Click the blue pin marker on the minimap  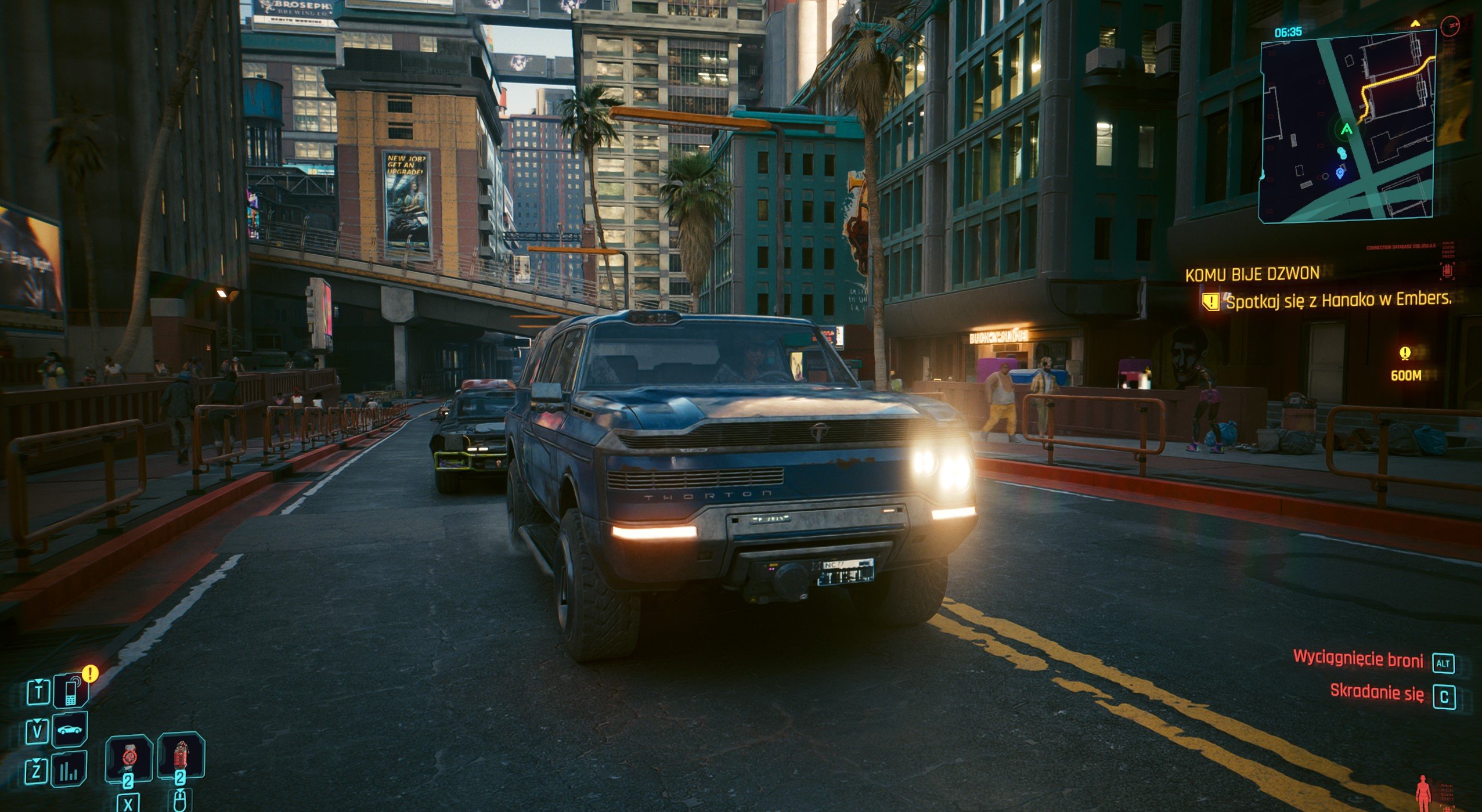click(1340, 172)
